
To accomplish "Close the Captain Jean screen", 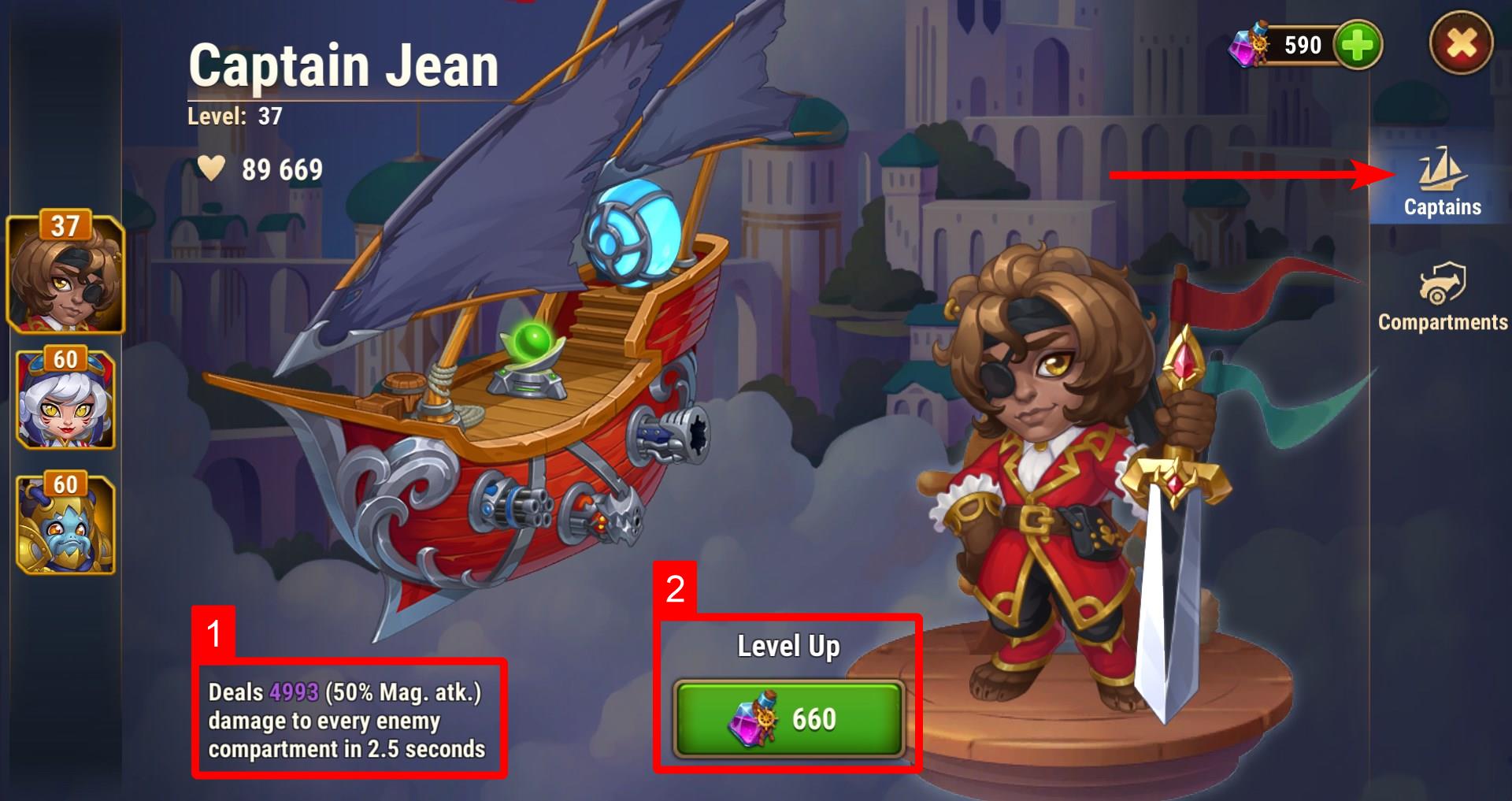I will [1461, 44].
